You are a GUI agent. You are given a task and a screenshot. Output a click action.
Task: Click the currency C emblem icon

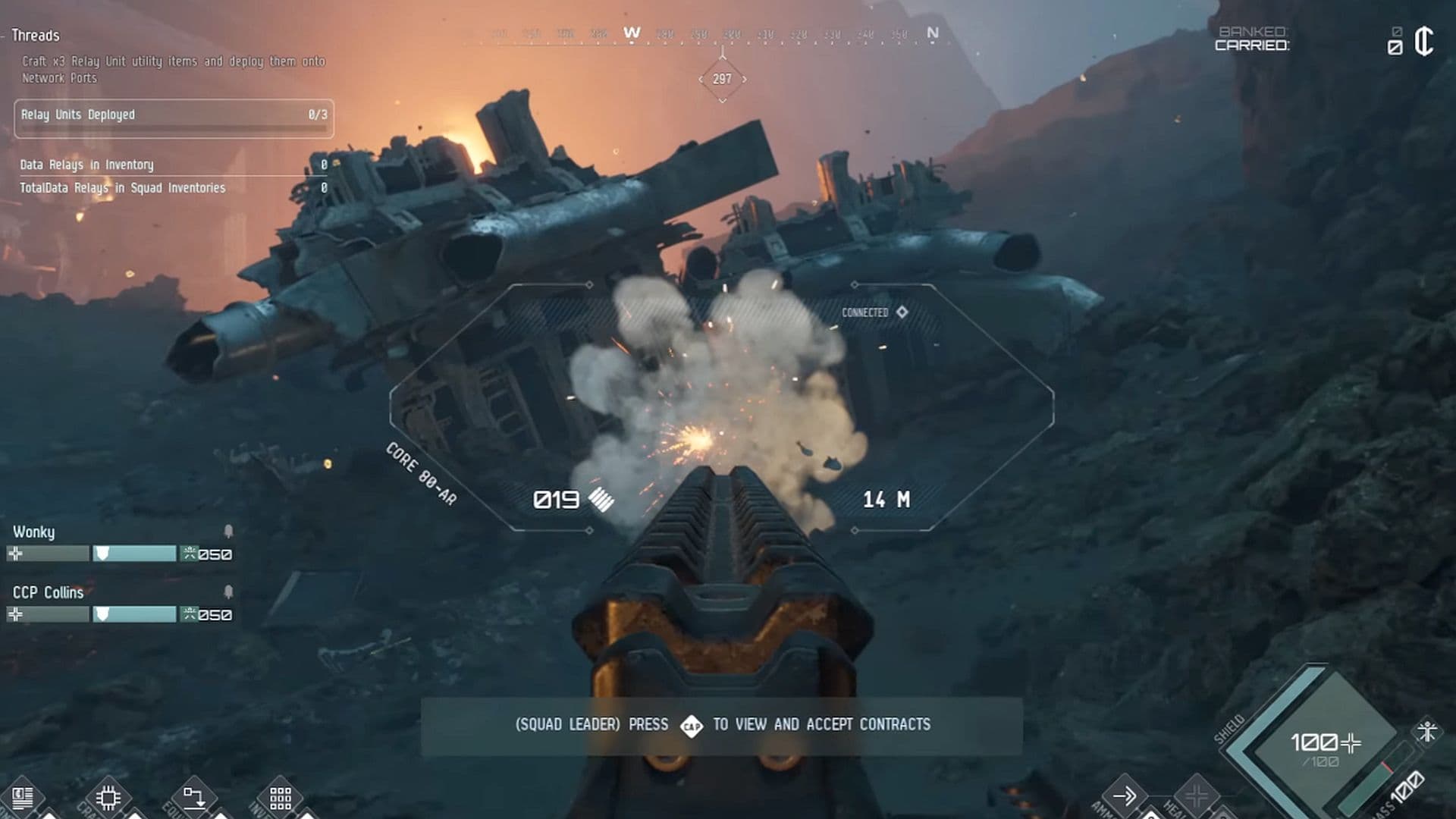click(x=1423, y=41)
